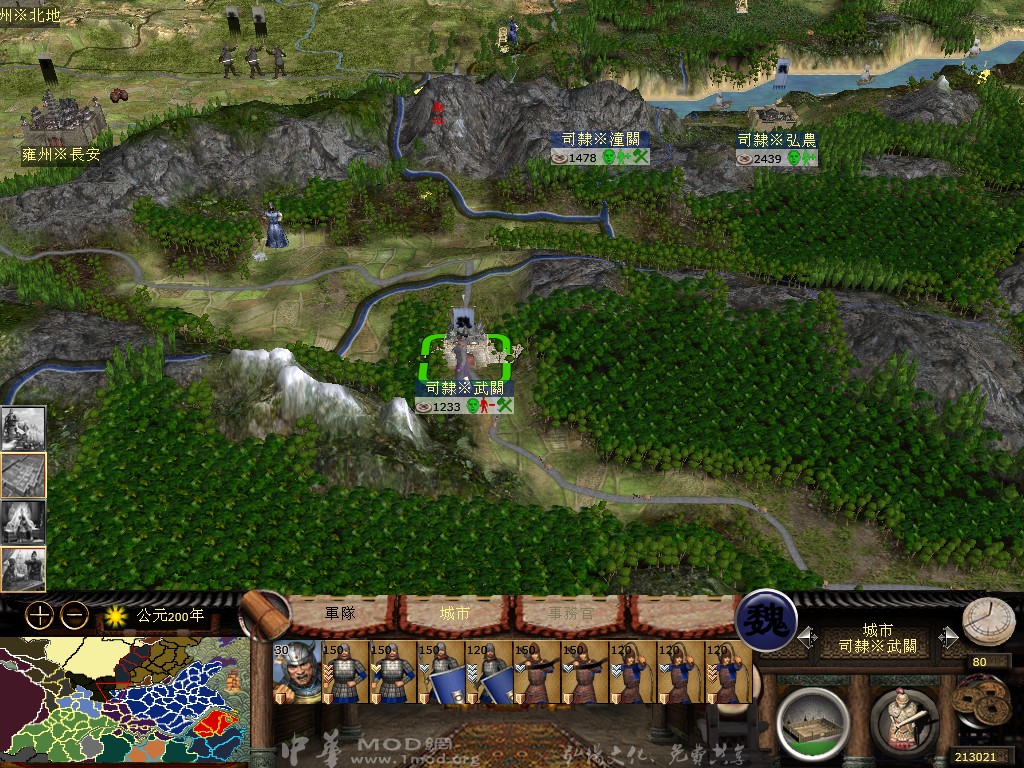The image size is (1024, 768).
Task: Open the 城市 city tab
Action: pos(455,613)
